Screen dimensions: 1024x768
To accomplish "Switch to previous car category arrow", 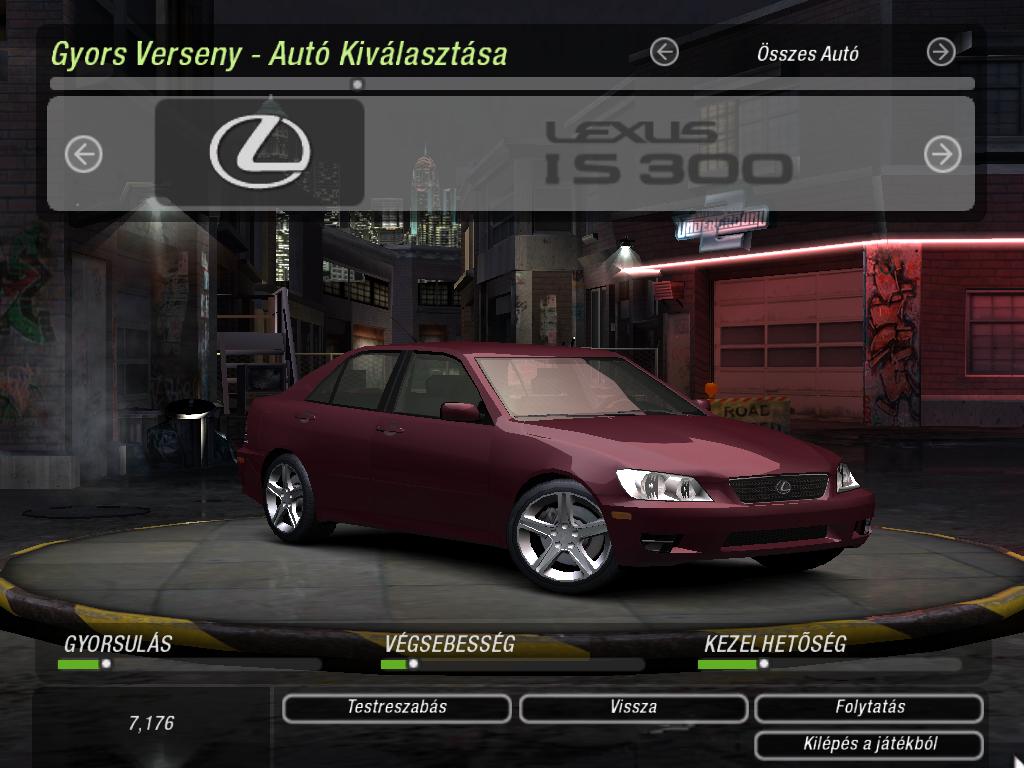I will [664, 52].
